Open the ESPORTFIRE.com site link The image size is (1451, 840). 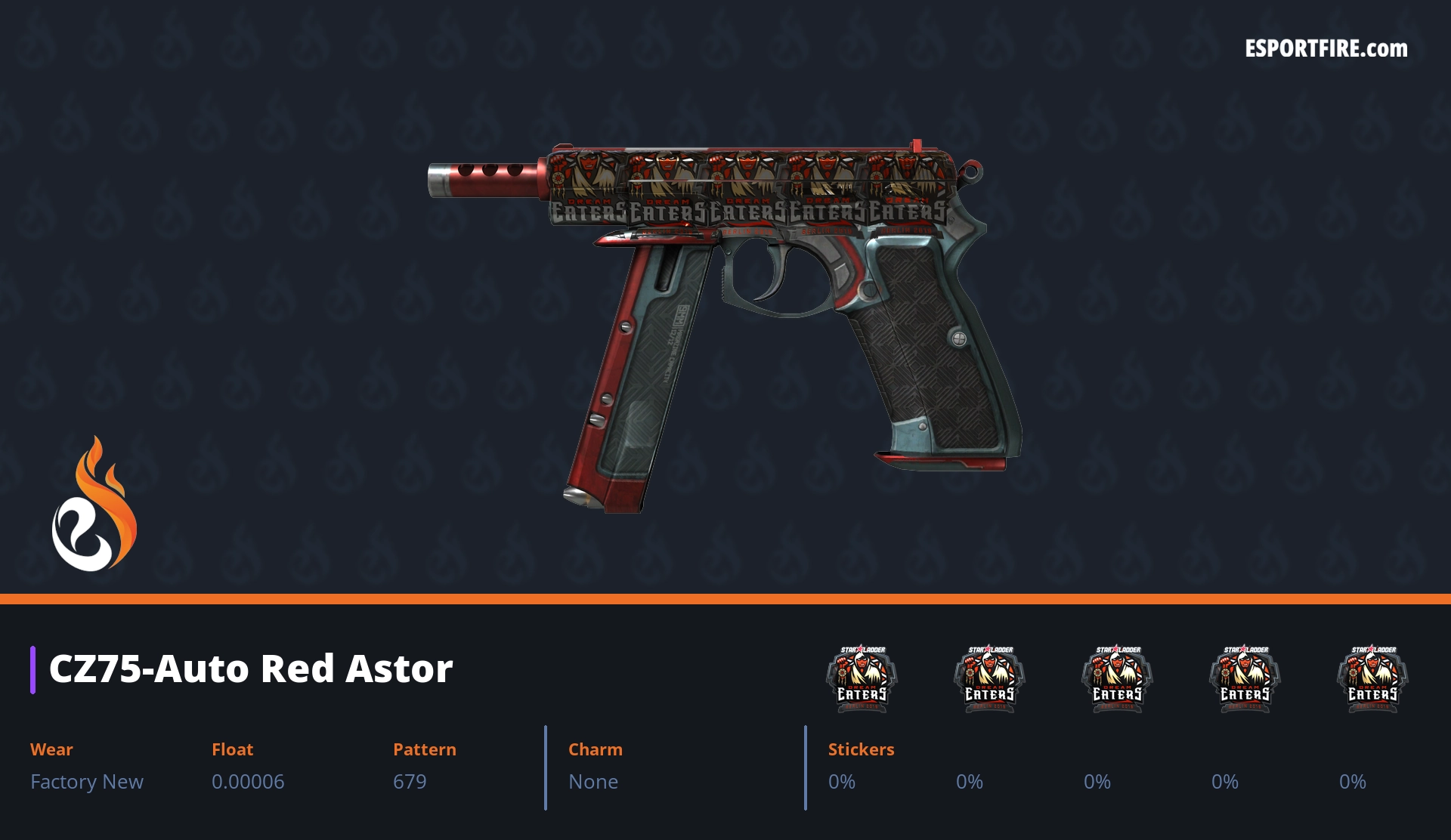1326,49
